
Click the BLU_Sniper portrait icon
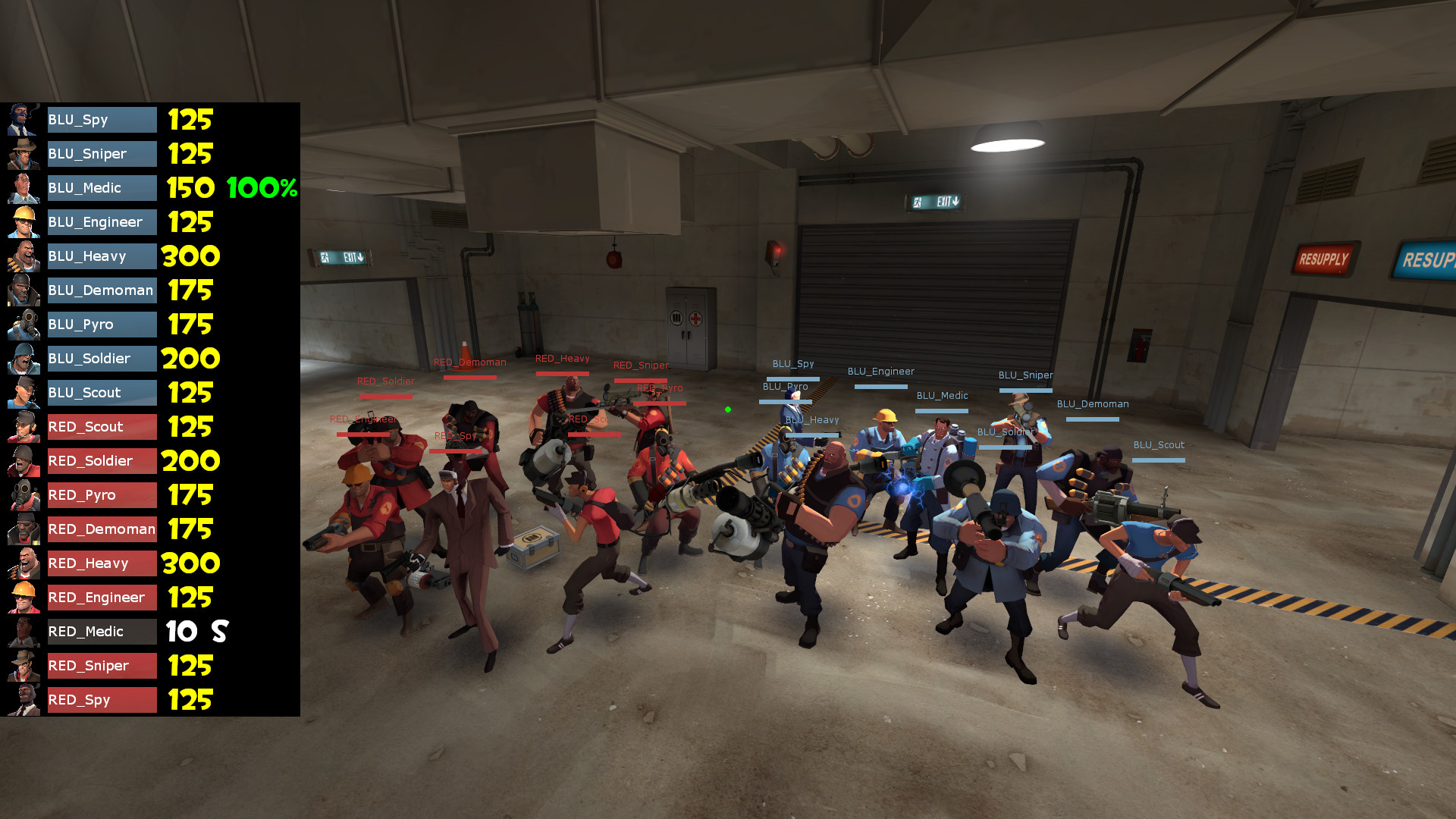23,154
